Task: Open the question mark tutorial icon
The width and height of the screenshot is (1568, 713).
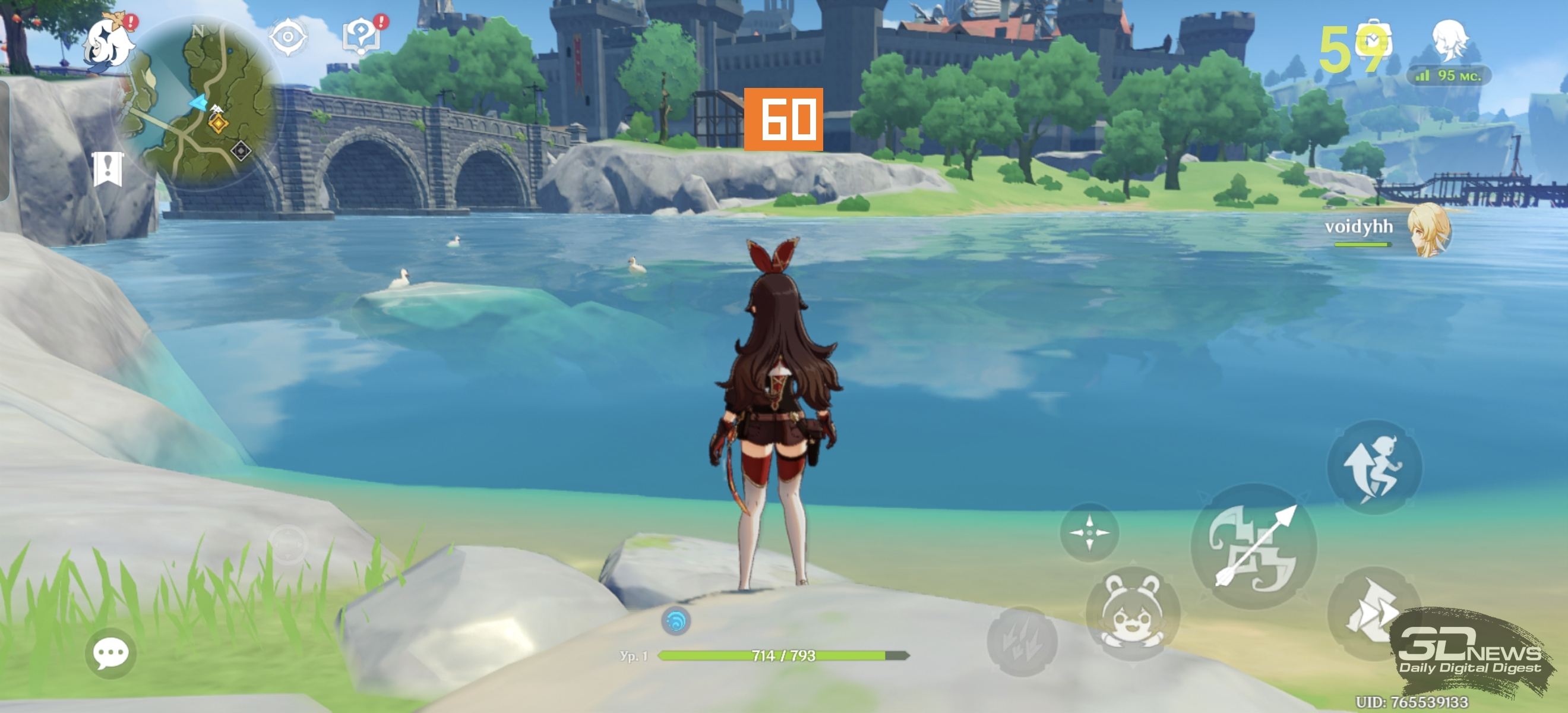Action: [x=361, y=35]
